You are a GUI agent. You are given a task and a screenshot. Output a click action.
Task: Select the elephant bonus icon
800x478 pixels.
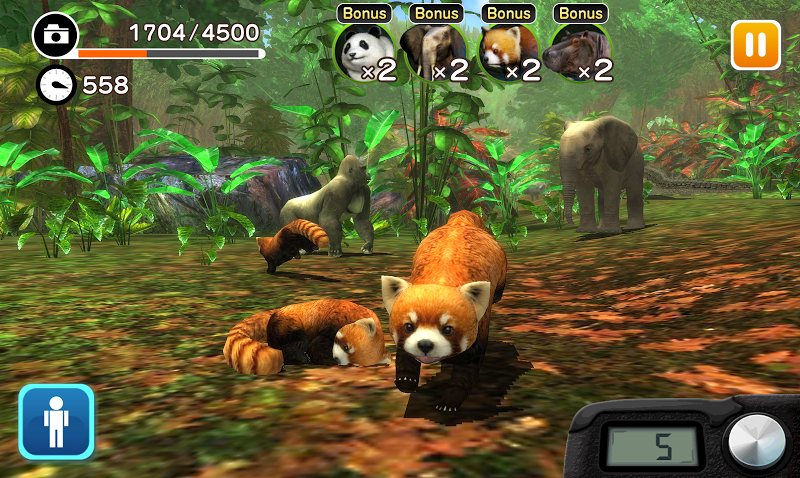click(436, 50)
